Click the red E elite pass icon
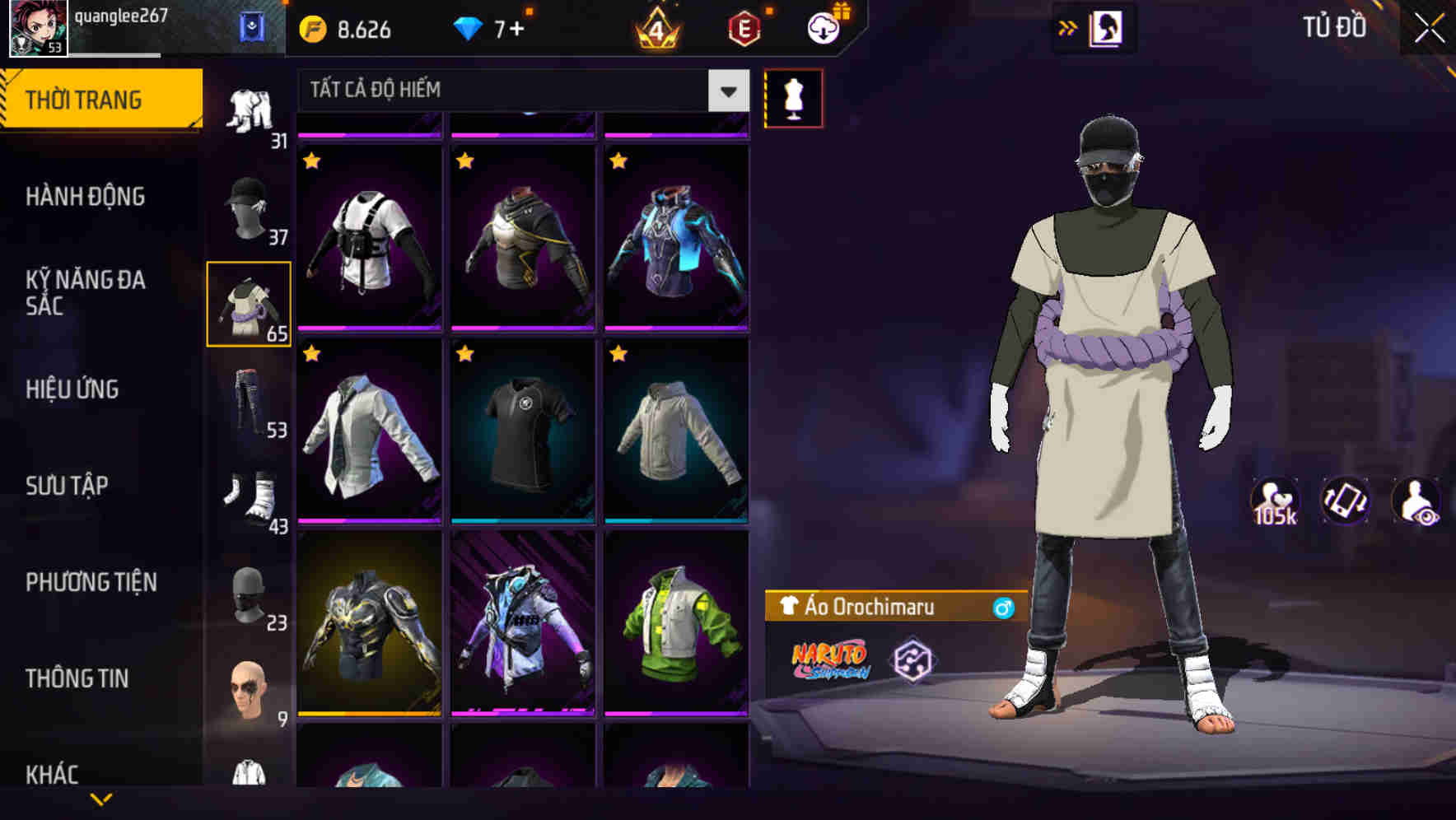The width and height of the screenshot is (1456, 820). coord(745,27)
